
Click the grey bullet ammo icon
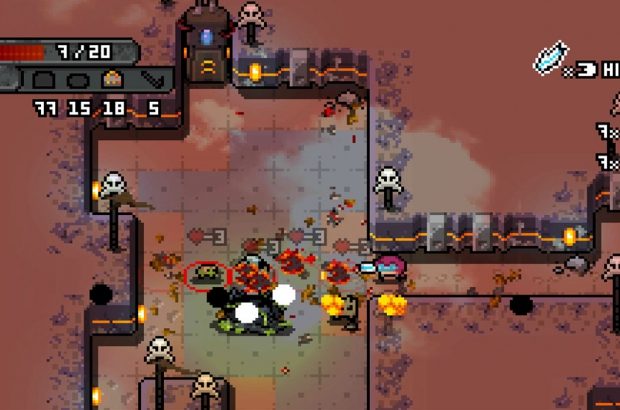click(x=44, y=80)
